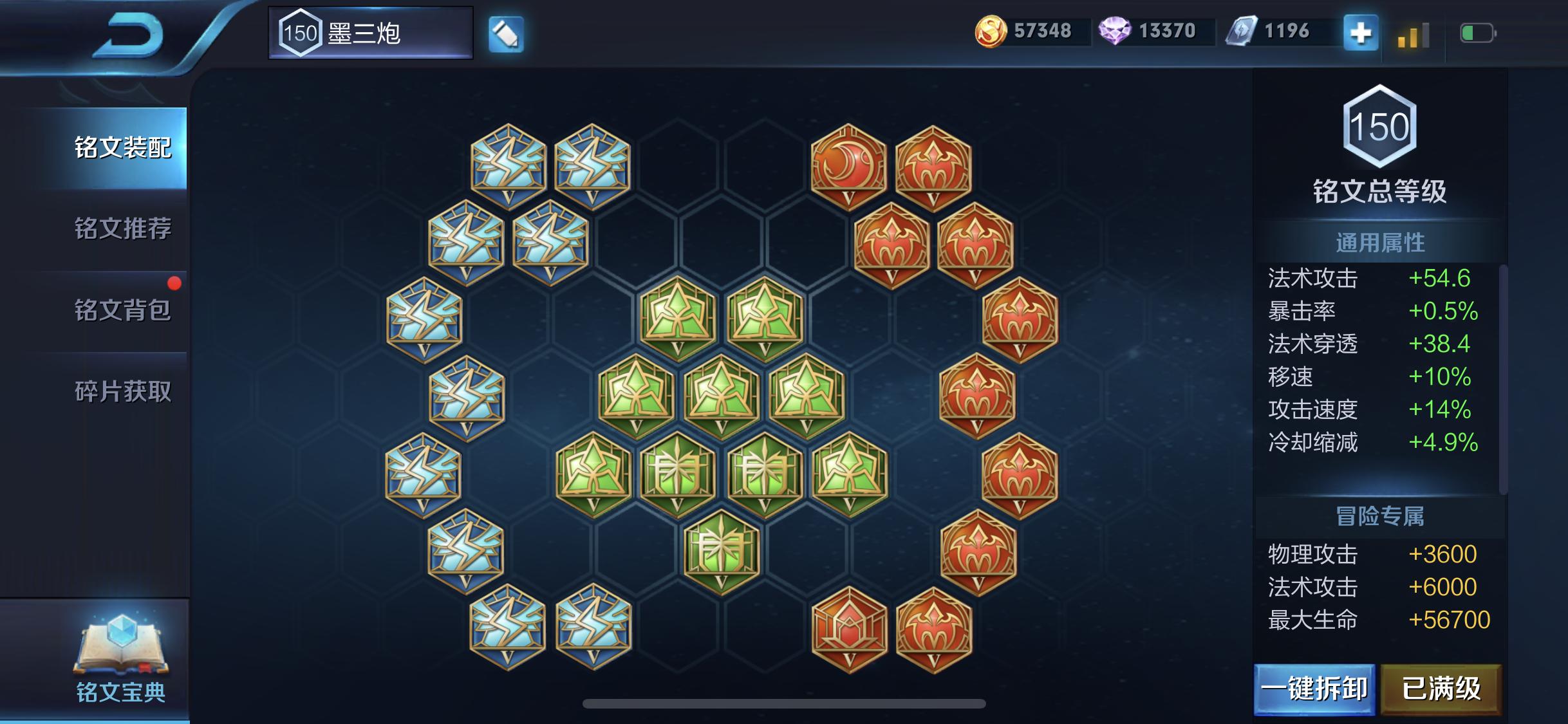Image resolution: width=1568 pixels, height=724 pixels.
Task: Show the 铭文背包 tab
Action: 122,310
